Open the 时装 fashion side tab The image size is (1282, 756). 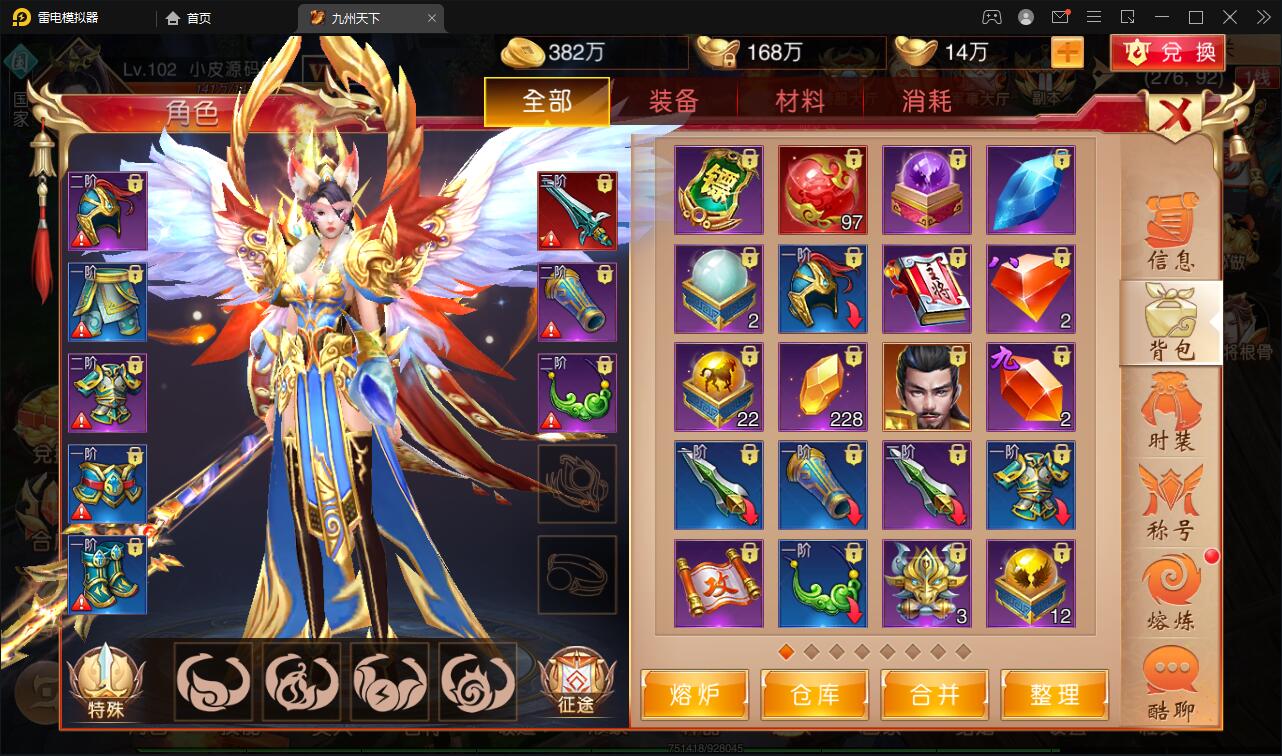[1171, 412]
